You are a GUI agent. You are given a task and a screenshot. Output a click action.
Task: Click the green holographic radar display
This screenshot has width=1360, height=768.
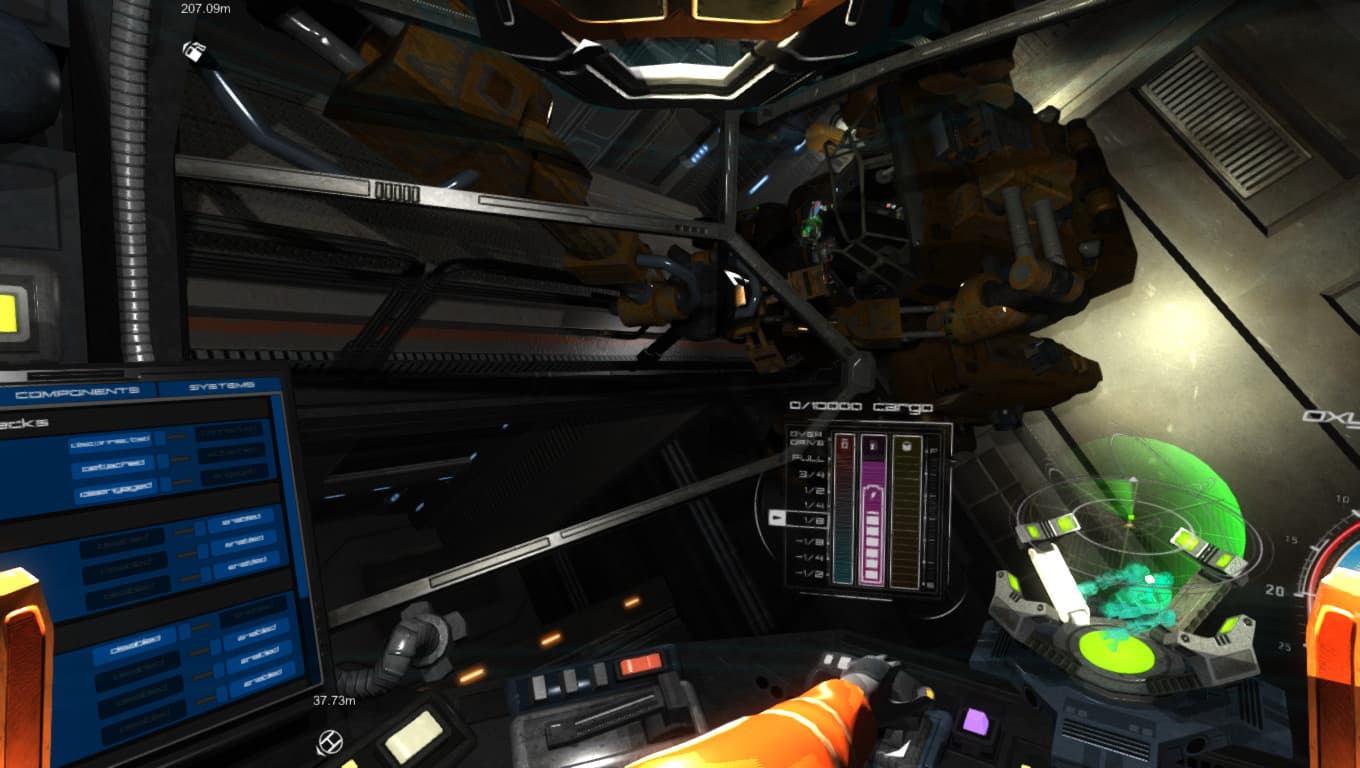click(1135, 520)
